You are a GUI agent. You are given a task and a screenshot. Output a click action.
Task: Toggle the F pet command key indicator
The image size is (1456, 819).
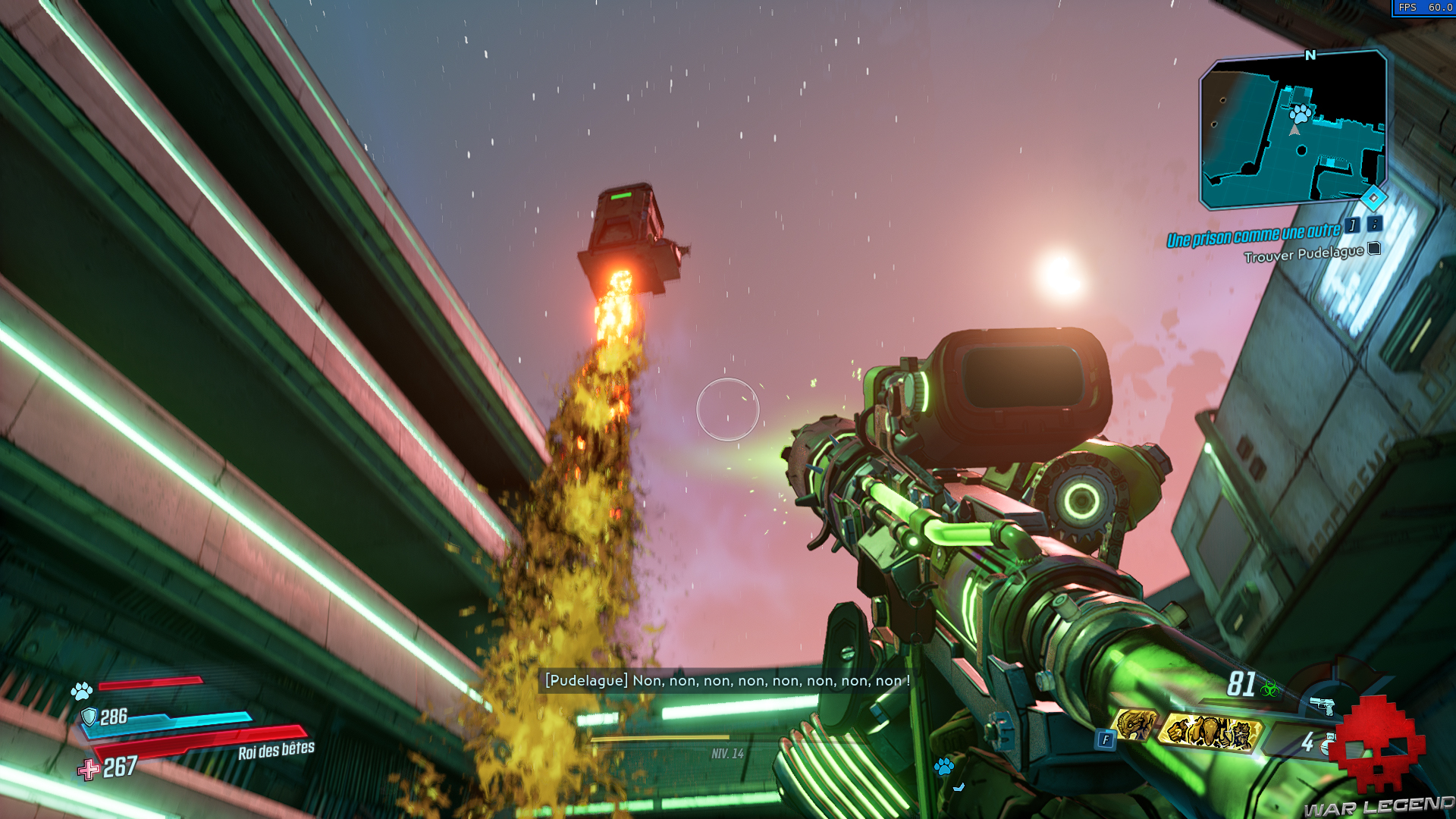(1106, 738)
